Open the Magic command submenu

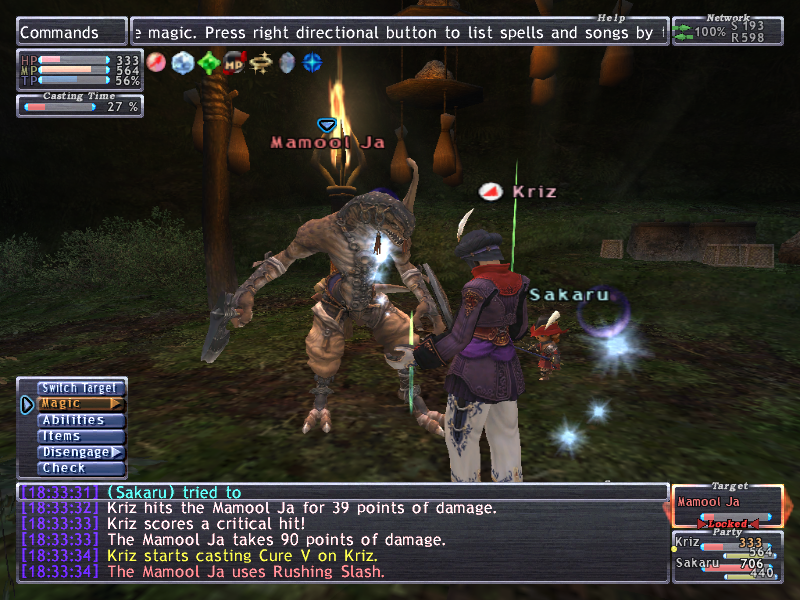(x=81, y=404)
